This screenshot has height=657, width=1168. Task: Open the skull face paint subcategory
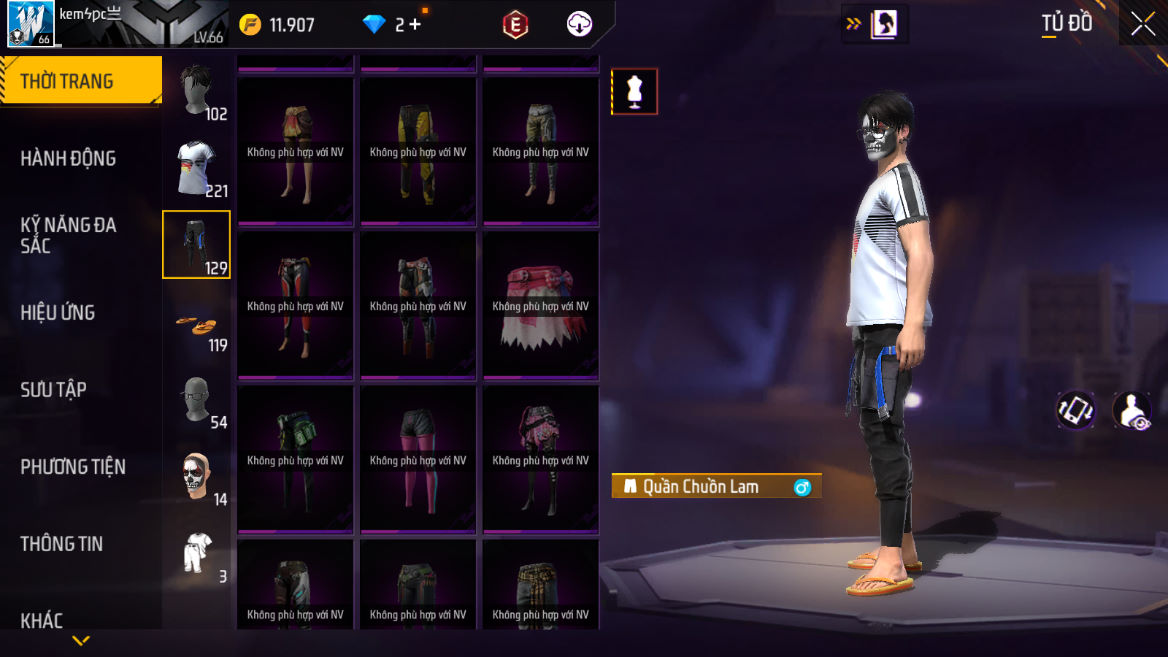tap(197, 476)
